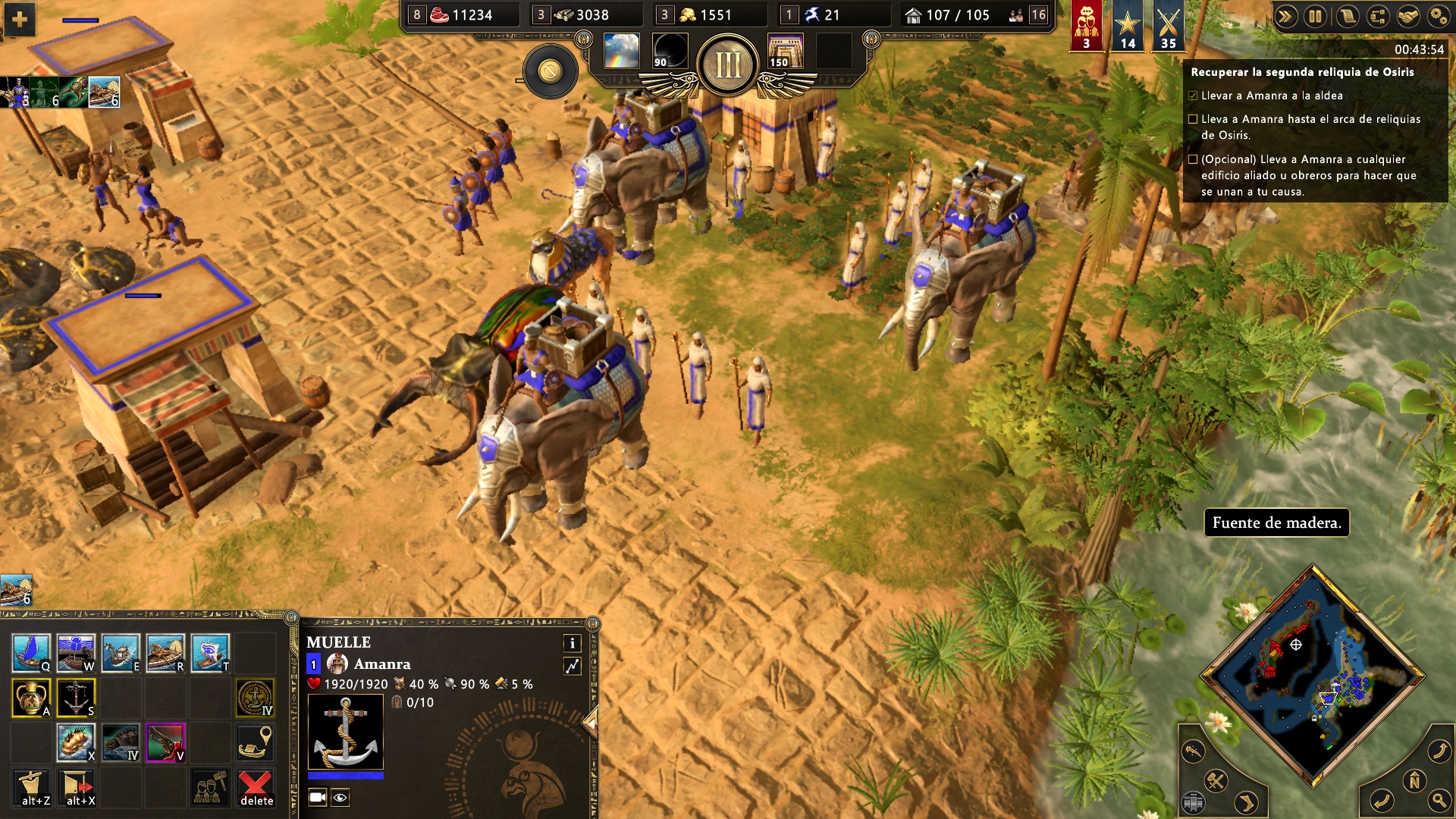Viewport: 1456px width, 819px height.
Task: Open the info panel for Muelle
Action: click(x=573, y=643)
